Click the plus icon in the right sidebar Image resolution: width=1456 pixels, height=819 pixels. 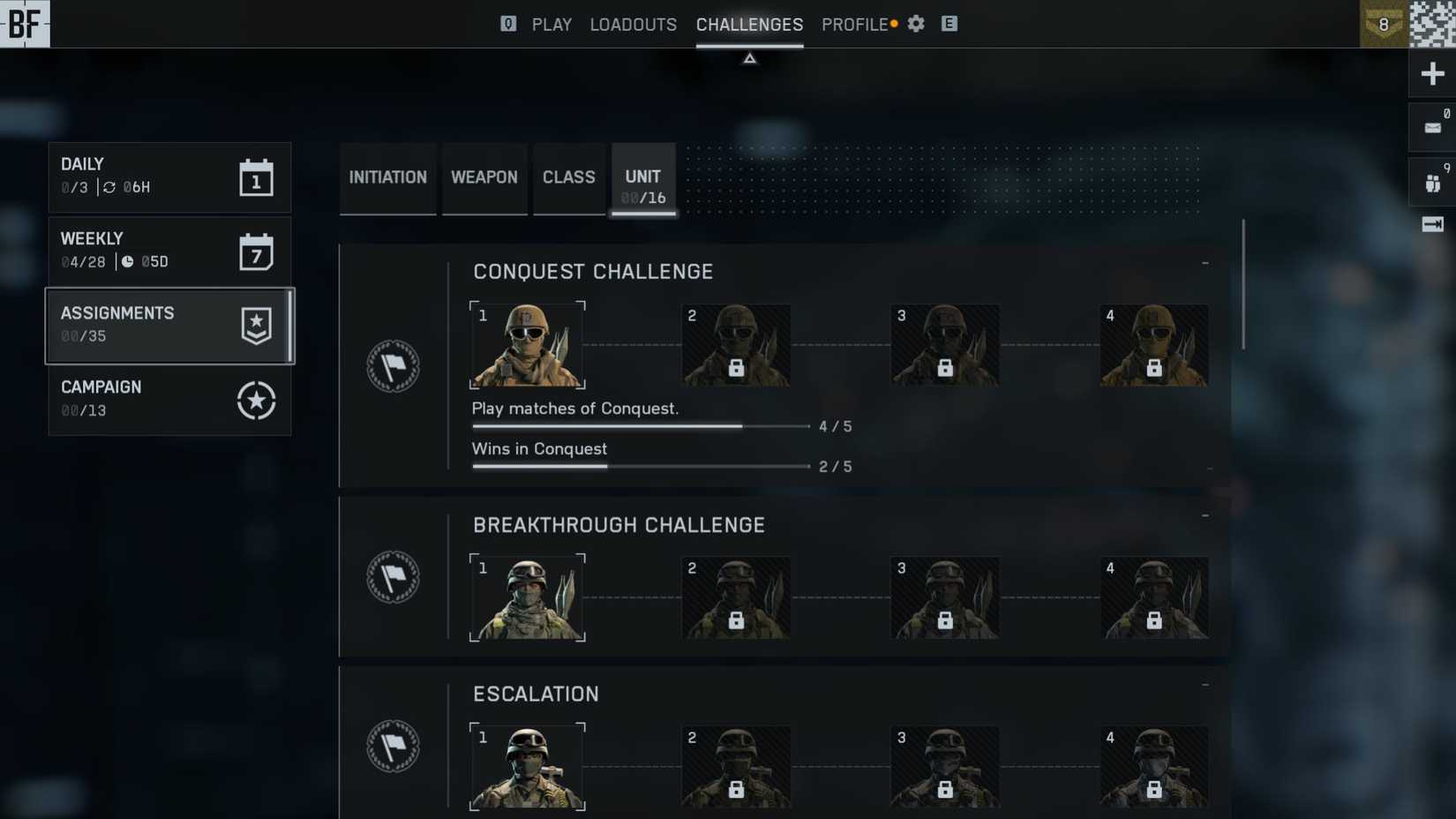coord(1431,73)
